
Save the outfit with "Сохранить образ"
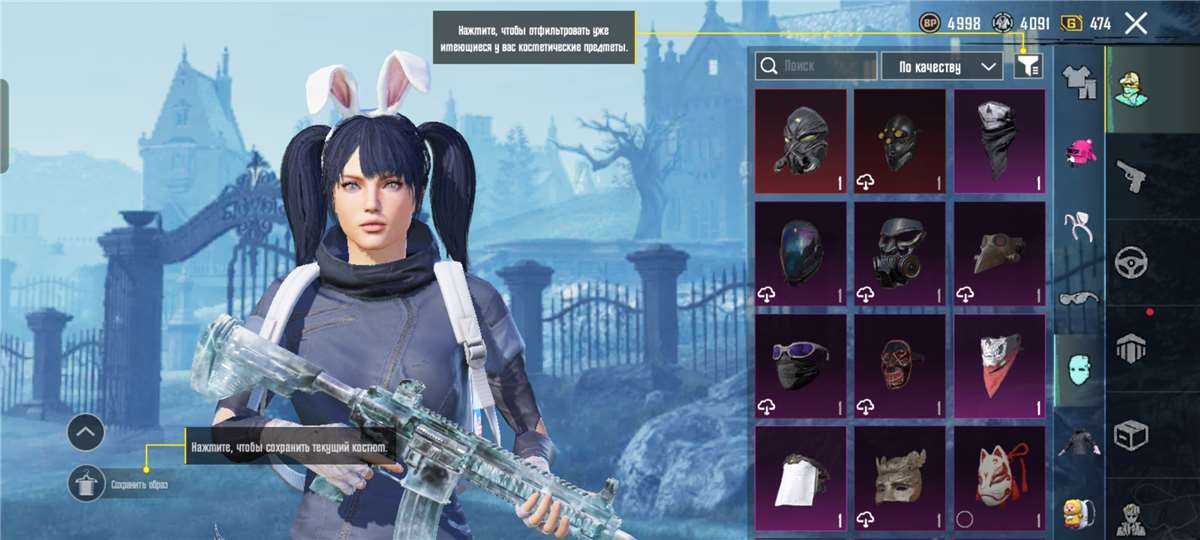click(x=87, y=485)
